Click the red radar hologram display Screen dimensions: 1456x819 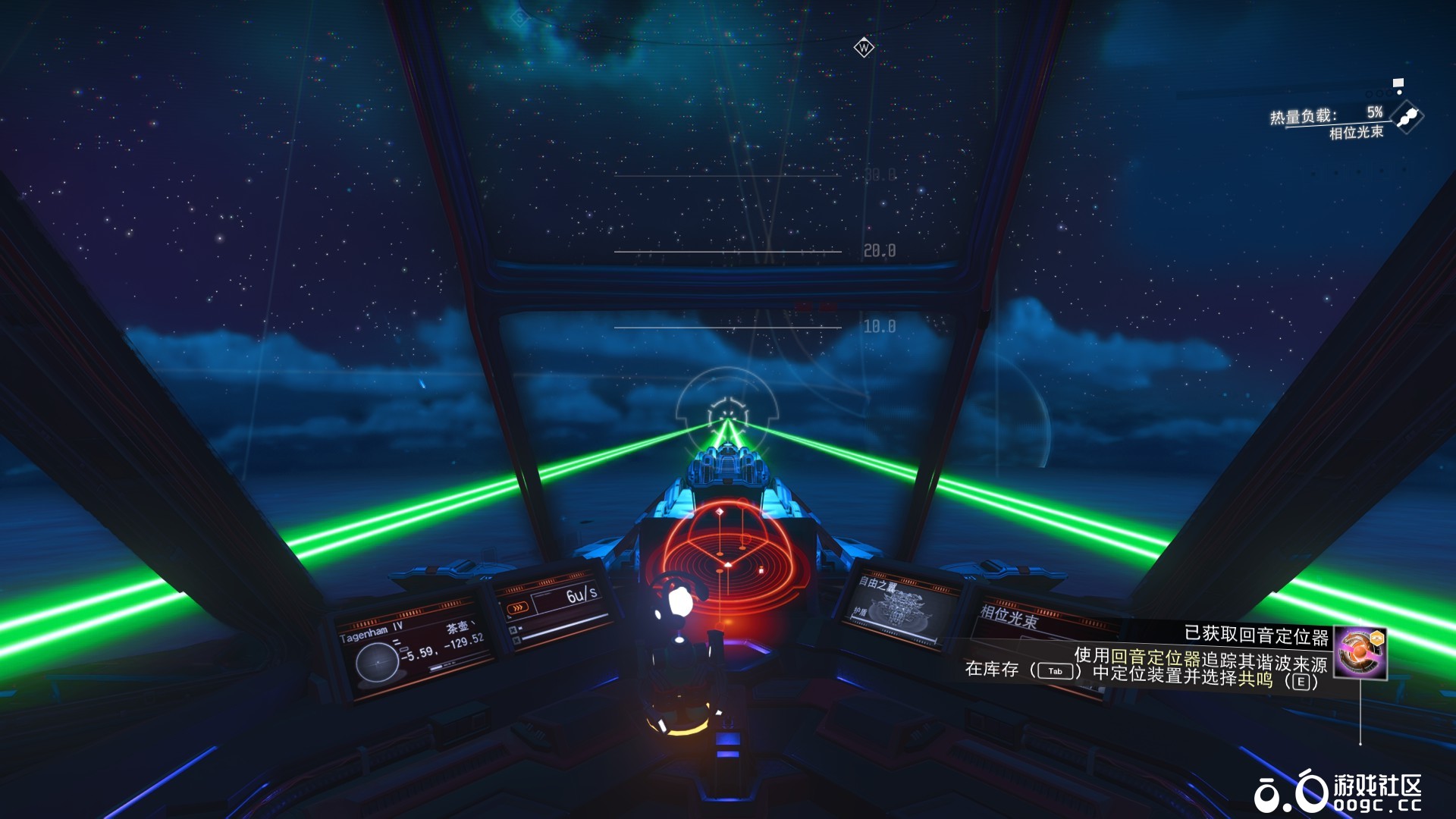click(726, 557)
